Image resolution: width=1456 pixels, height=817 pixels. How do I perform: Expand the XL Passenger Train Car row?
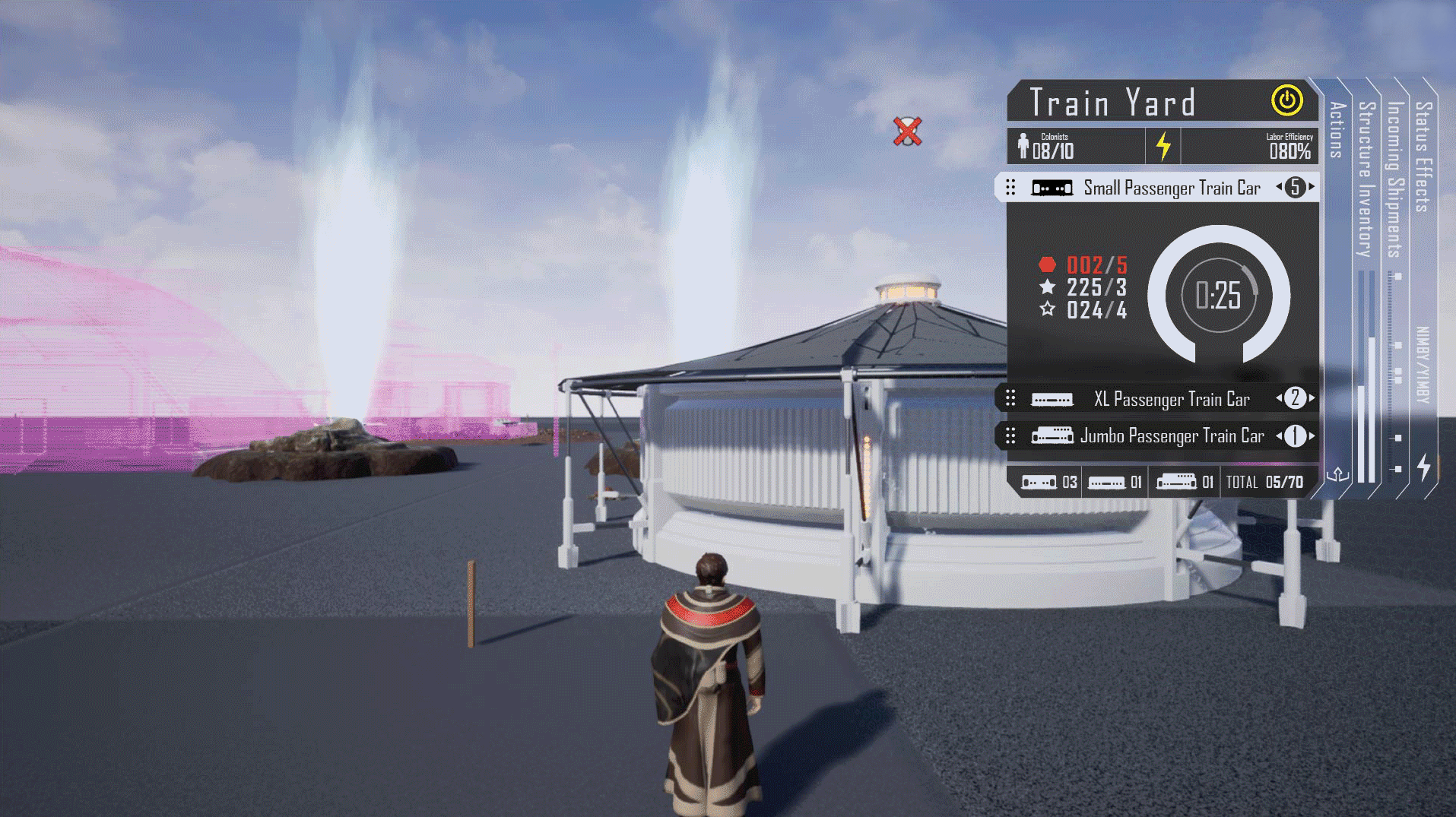pyautogui.click(x=1171, y=399)
